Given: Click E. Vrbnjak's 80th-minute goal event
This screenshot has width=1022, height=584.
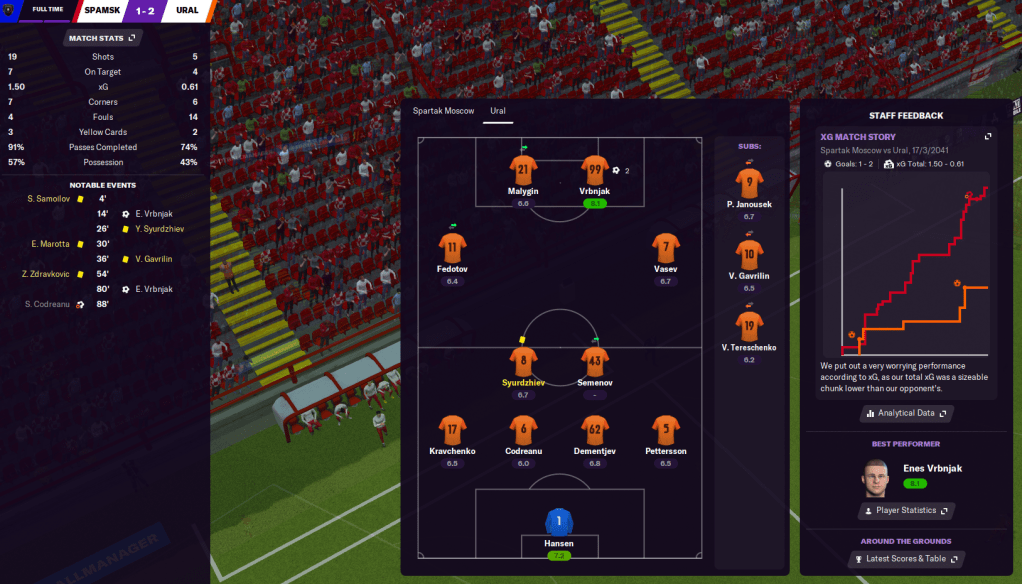Looking at the screenshot, I should [154, 289].
